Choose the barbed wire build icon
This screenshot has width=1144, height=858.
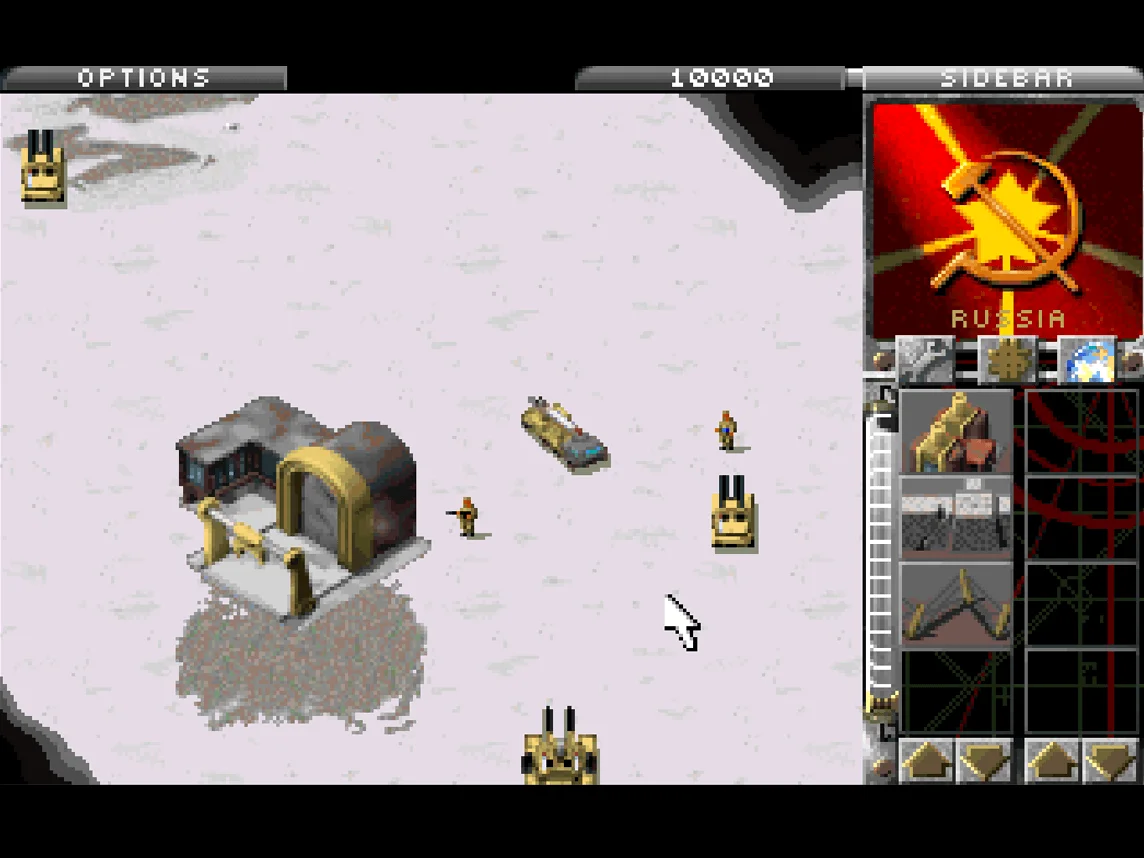coord(956,604)
